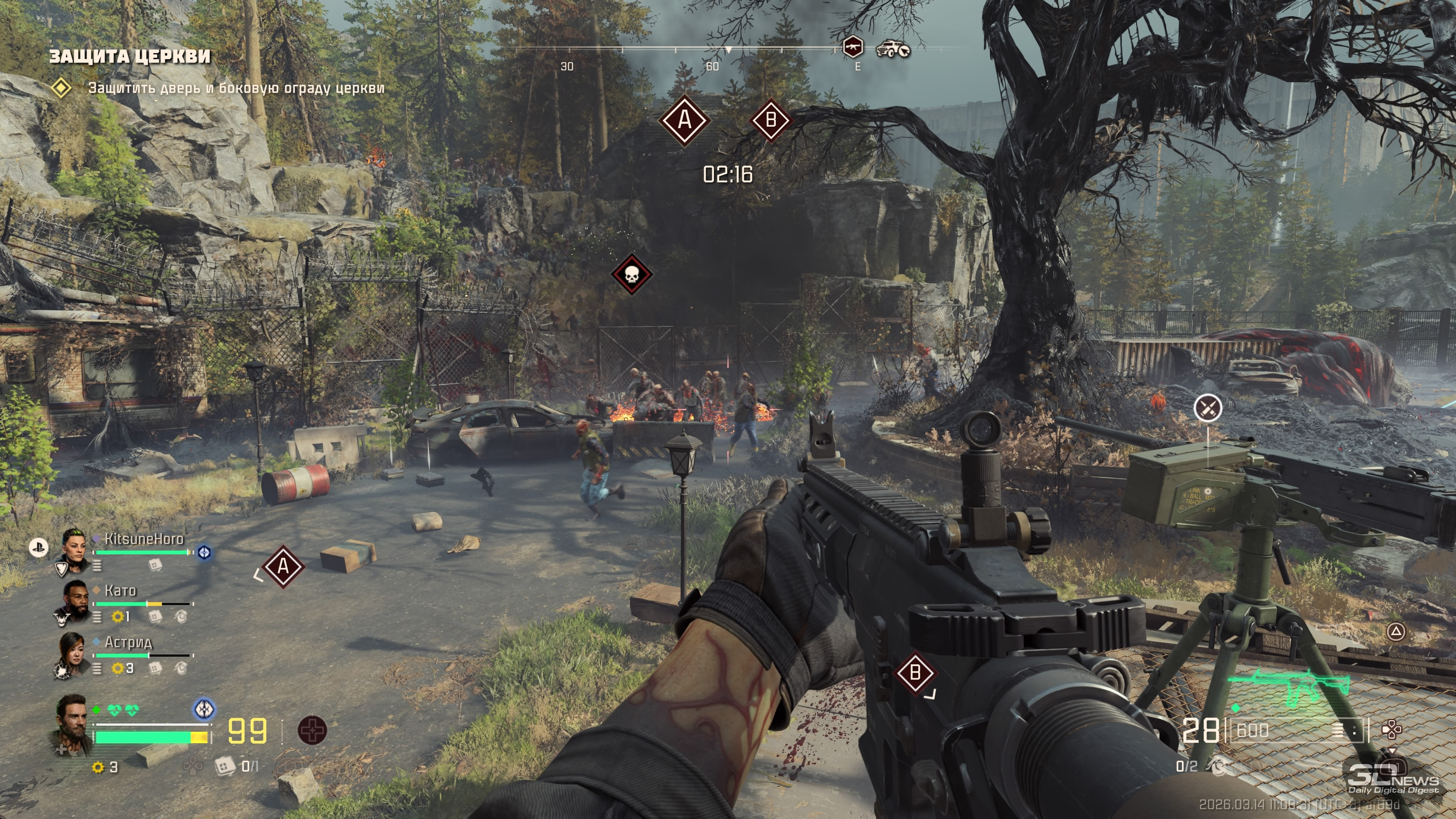1456x819 pixels.
Task: Click your own bearded character portrait
Action: [73, 723]
